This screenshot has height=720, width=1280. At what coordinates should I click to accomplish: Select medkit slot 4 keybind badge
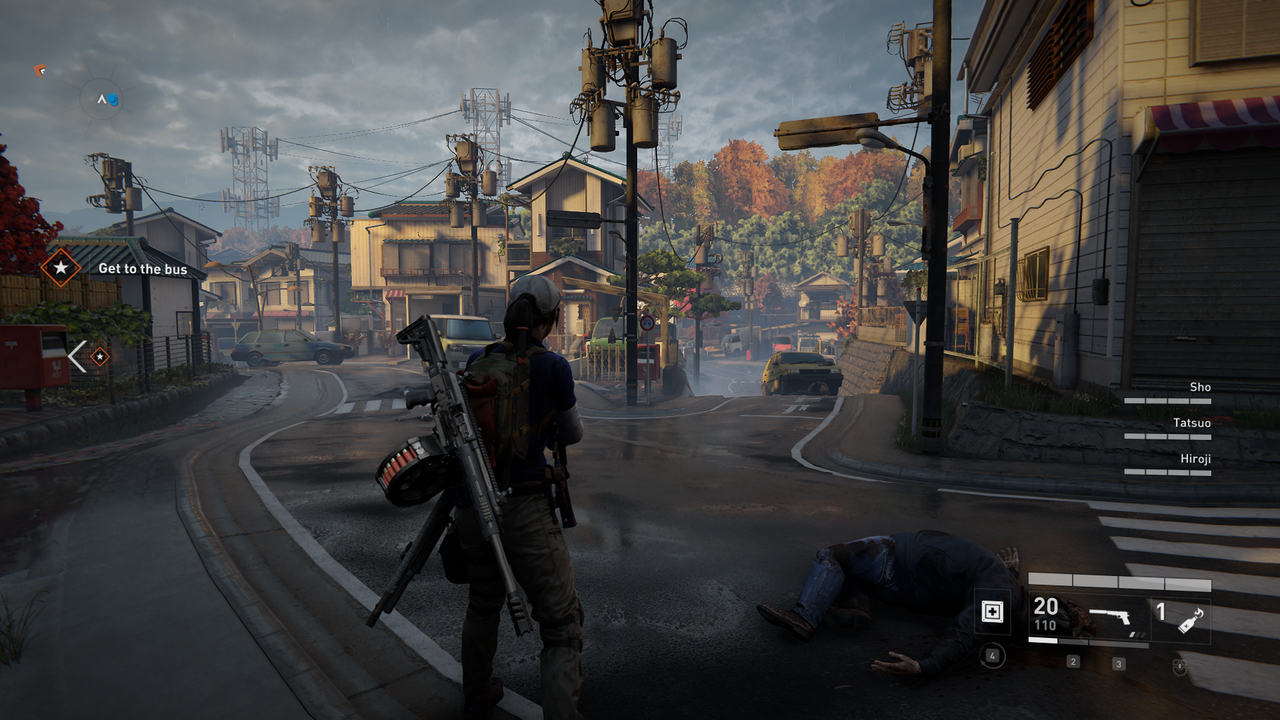(x=992, y=655)
